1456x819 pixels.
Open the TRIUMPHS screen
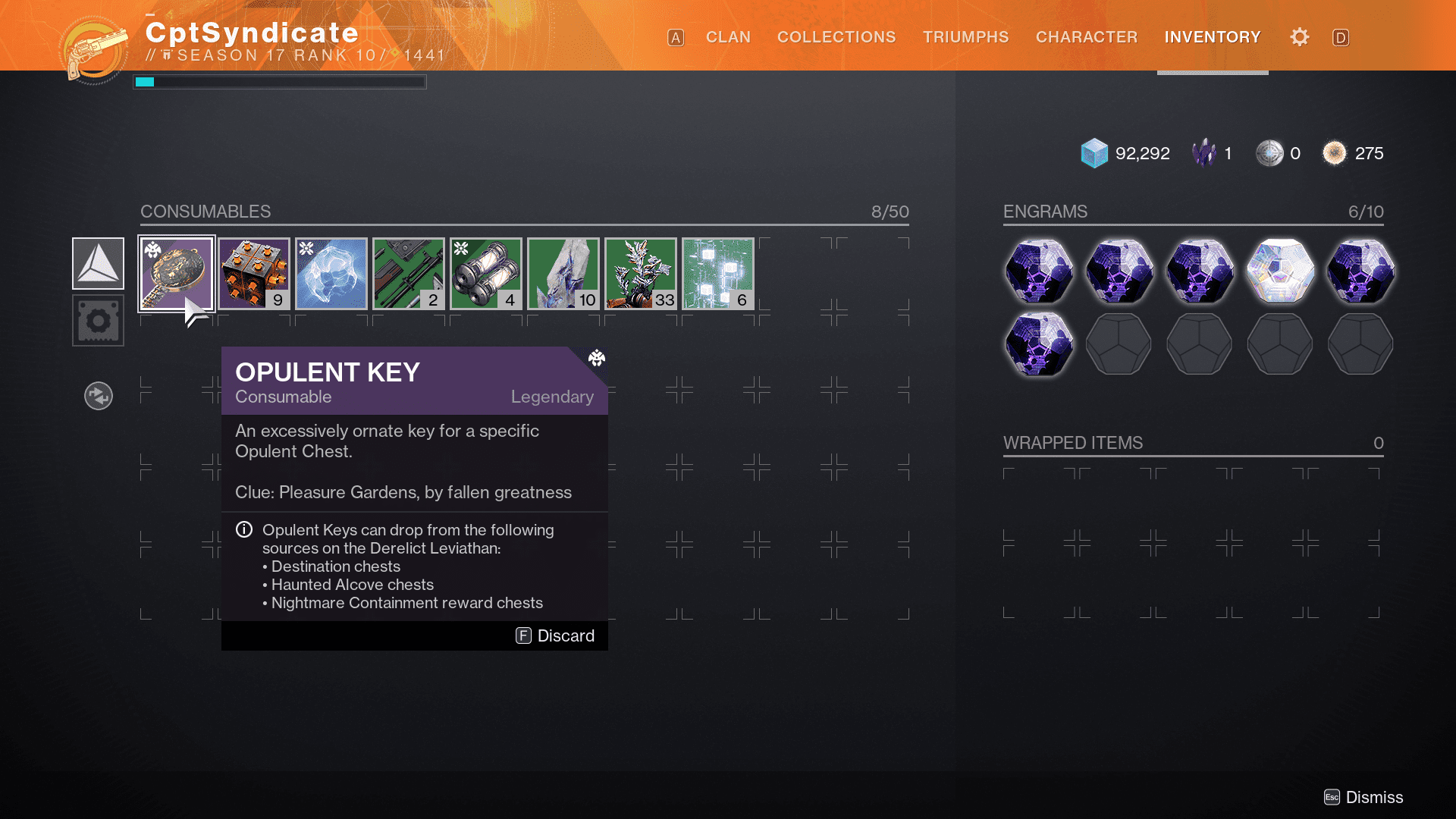coord(965,36)
